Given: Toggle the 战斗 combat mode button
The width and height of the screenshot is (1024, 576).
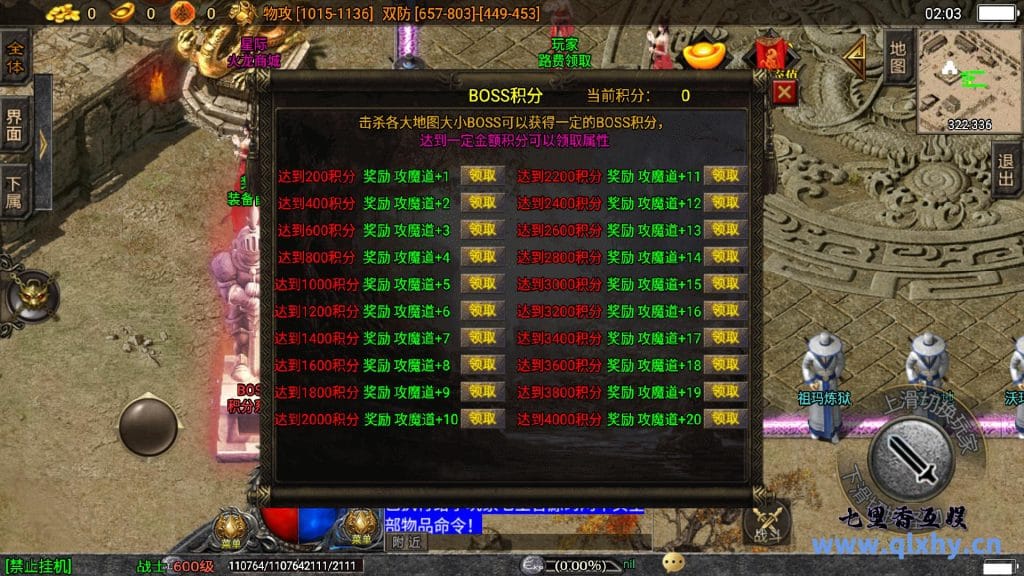Looking at the screenshot, I should [768, 520].
